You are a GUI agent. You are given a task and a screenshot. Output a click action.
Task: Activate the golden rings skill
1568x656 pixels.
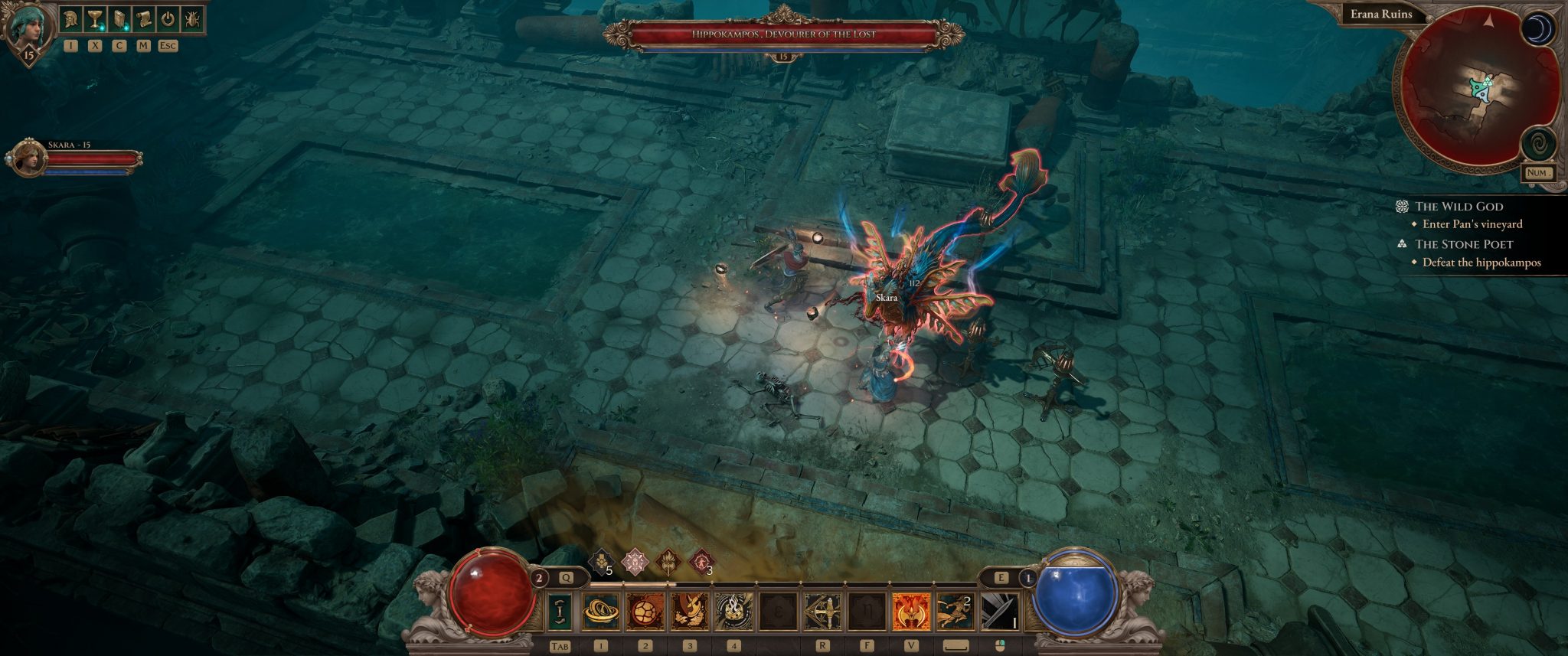(x=601, y=612)
